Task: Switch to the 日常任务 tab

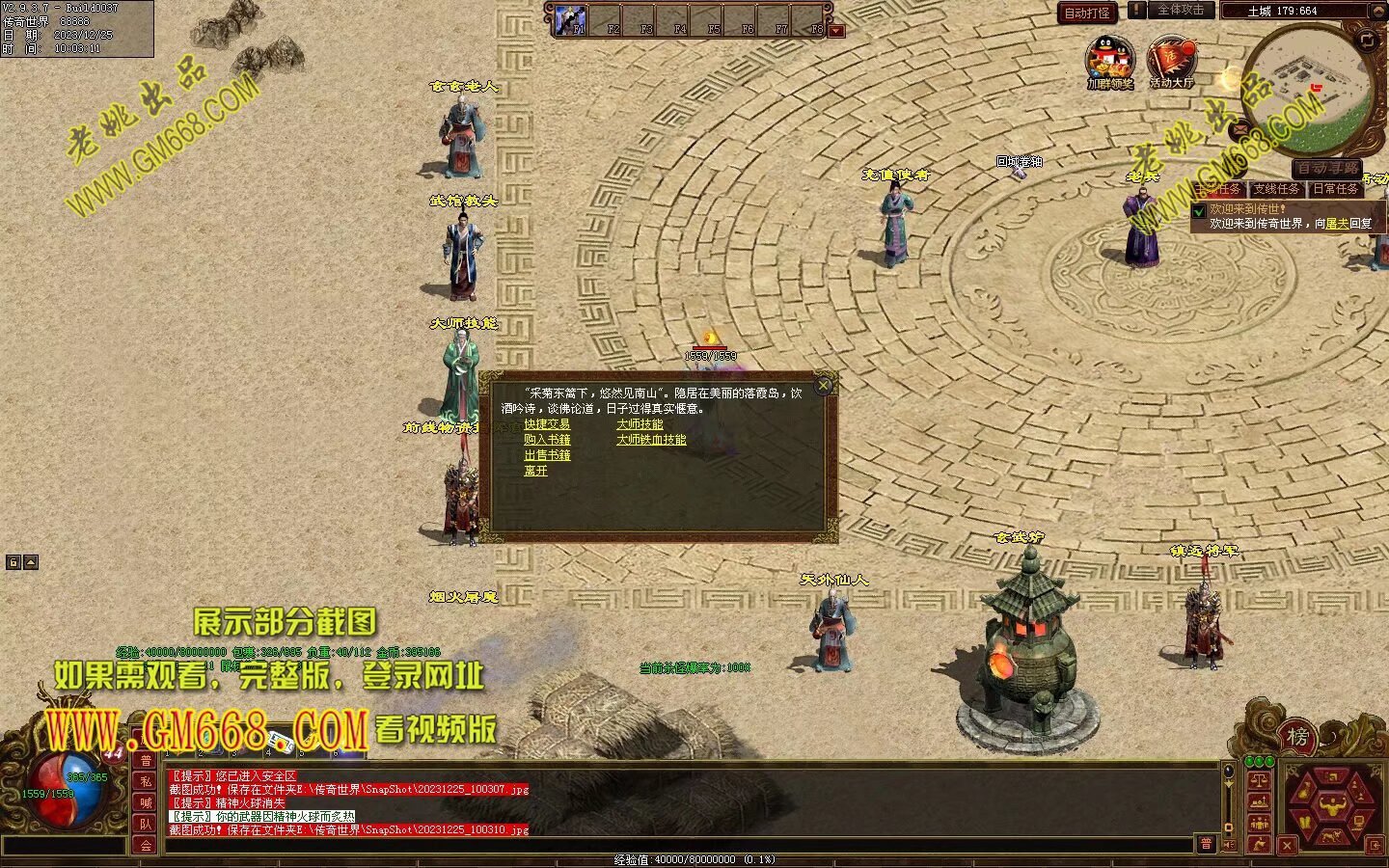Action: (1336, 189)
